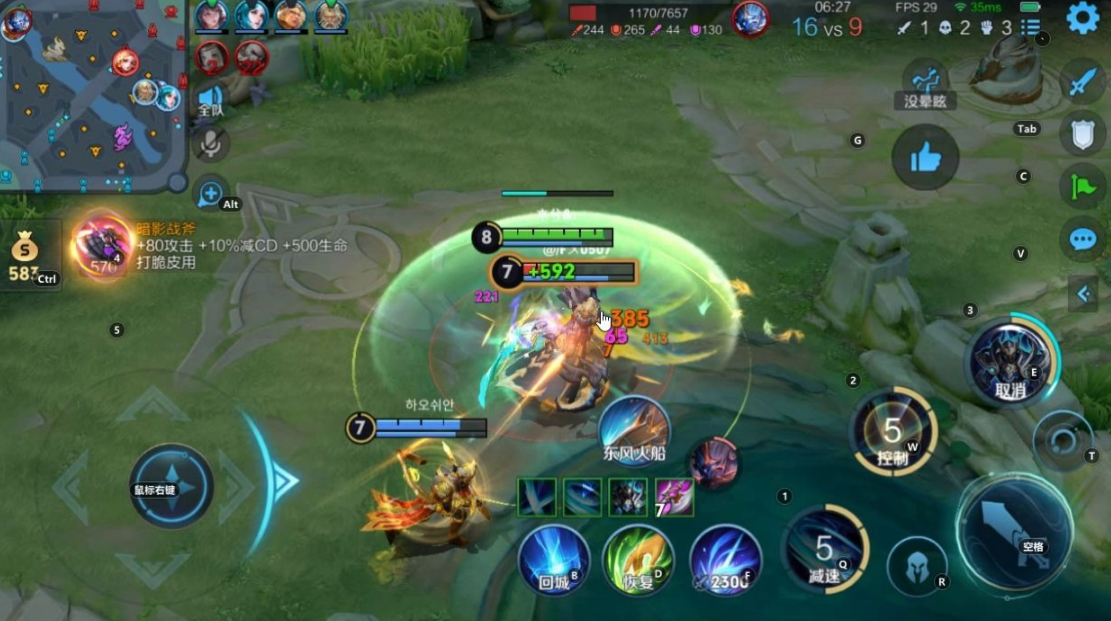Send the green flag gather signal

pyautogui.click(x=1083, y=186)
